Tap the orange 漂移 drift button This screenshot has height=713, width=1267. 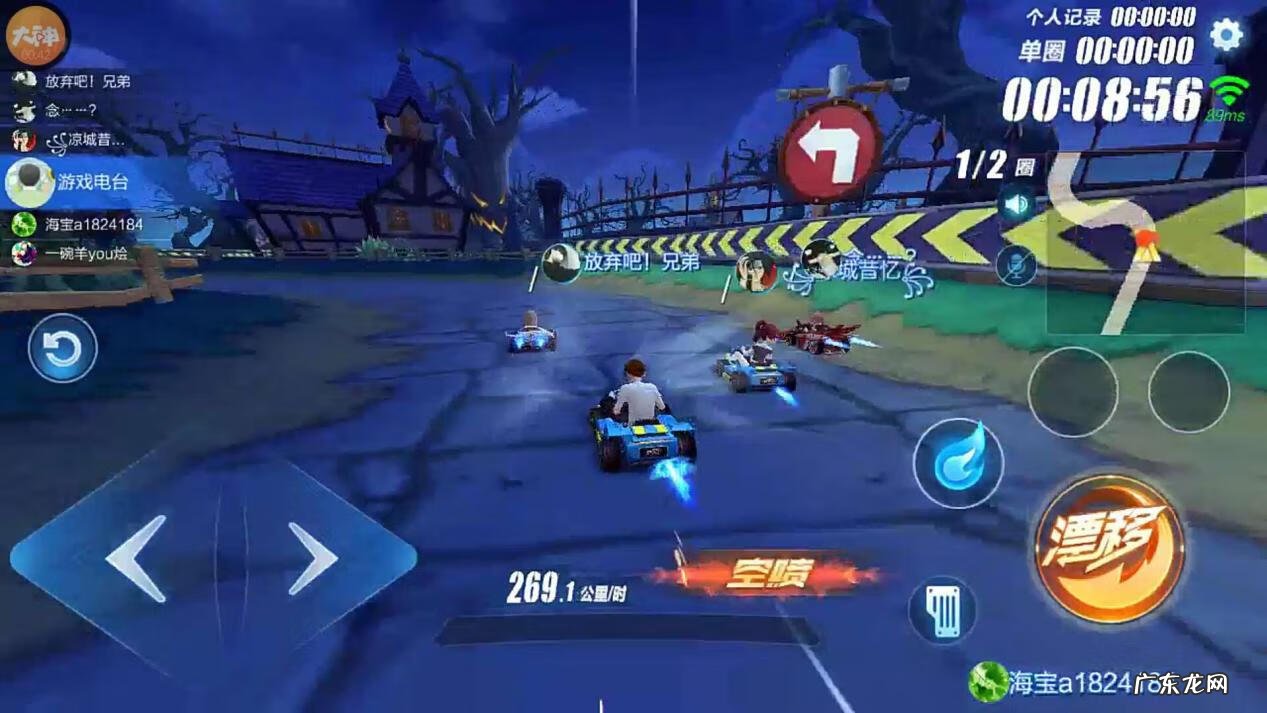1108,549
